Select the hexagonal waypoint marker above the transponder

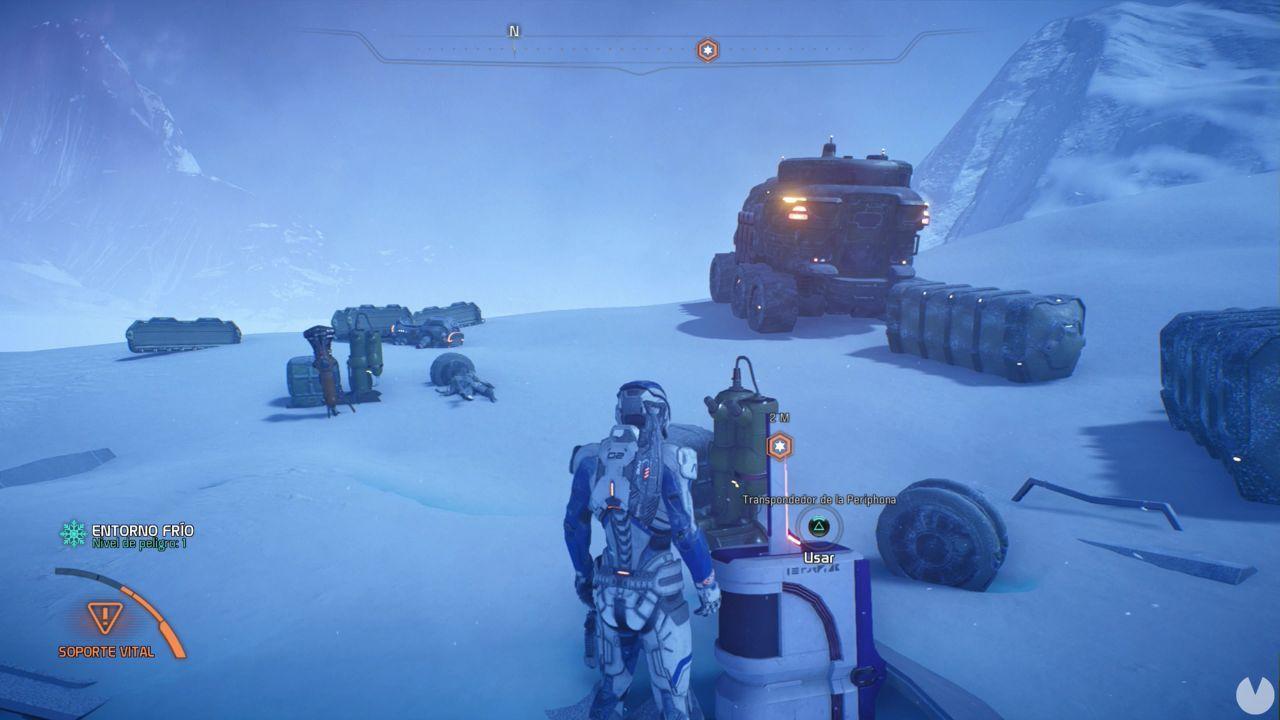pyautogui.click(x=779, y=446)
